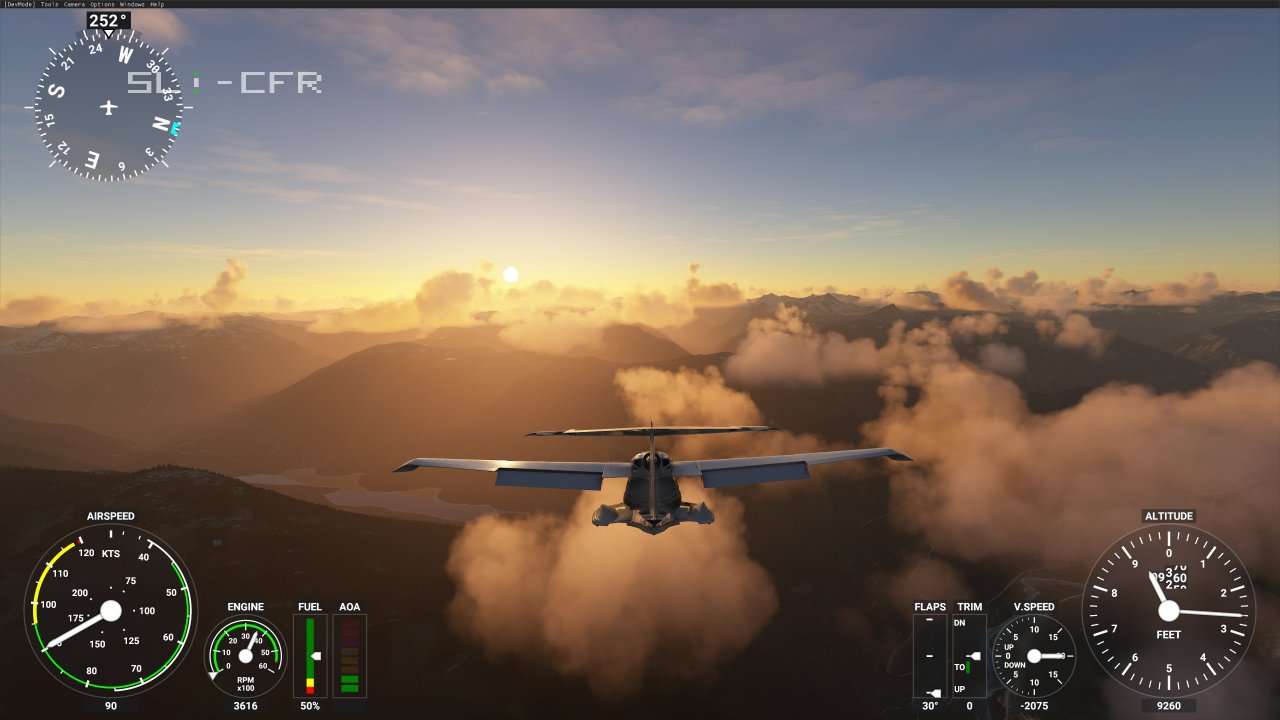Open the Tools menu

point(49,4)
